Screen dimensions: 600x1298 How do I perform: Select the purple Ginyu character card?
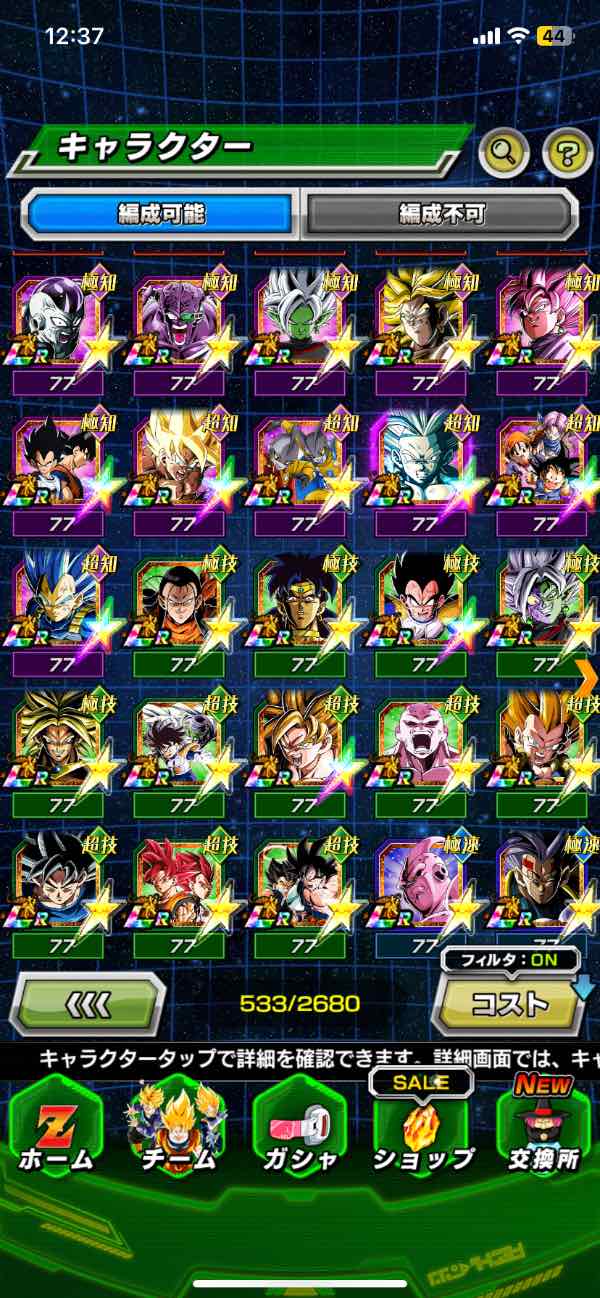pos(179,317)
